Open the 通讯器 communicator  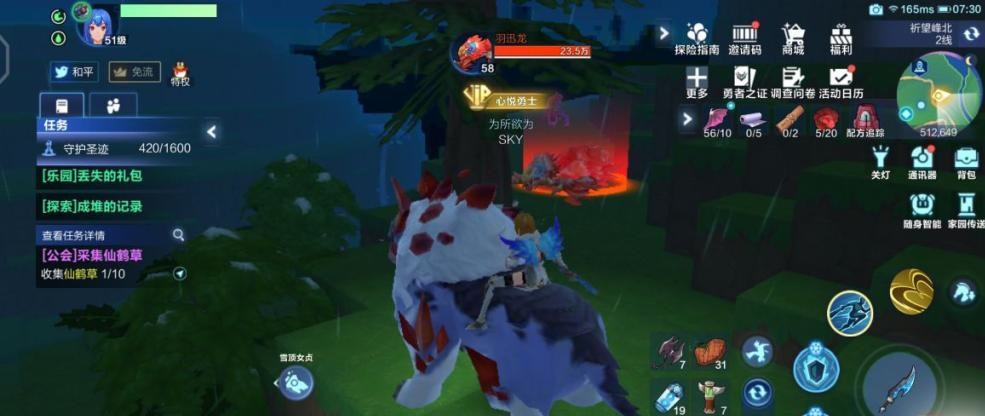tap(922, 160)
